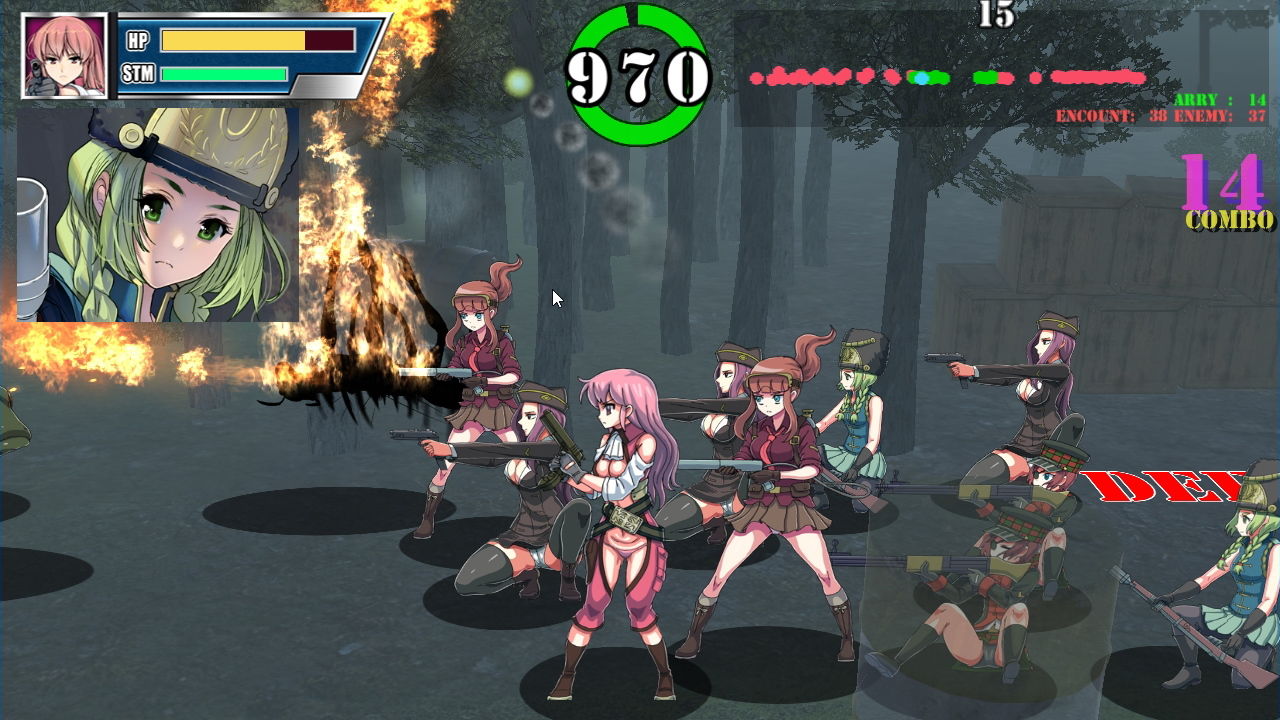Click the green STM stamina gauge
The image size is (1280, 720).
225,72
